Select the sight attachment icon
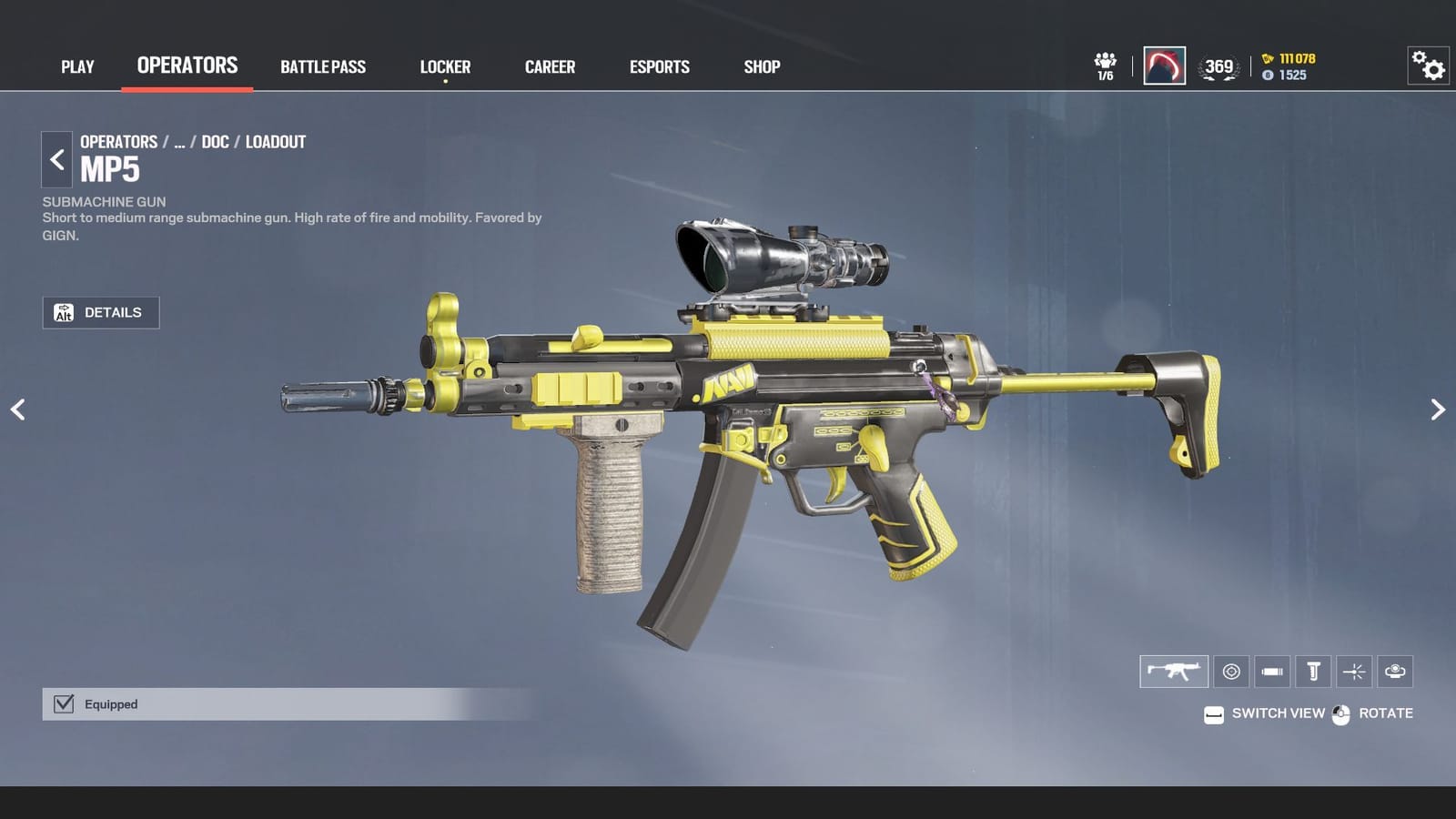 coord(1232,672)
